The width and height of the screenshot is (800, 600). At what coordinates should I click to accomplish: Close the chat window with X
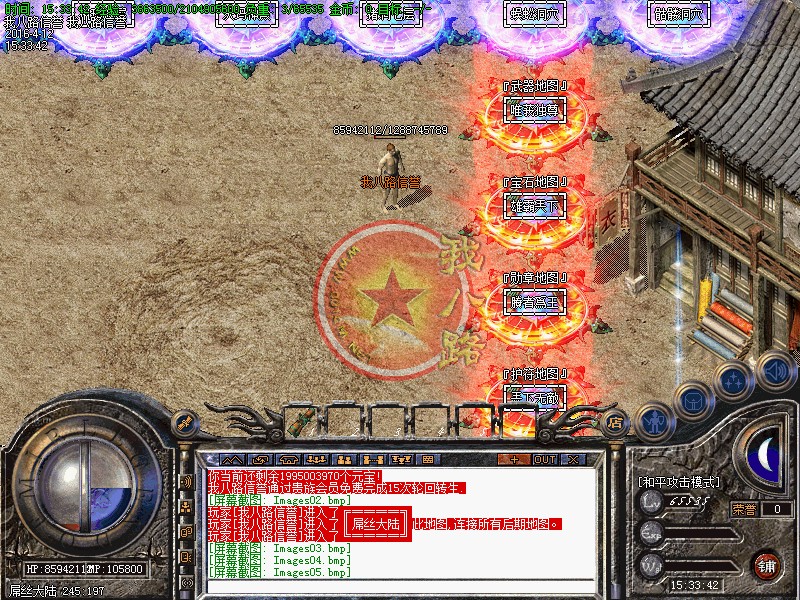573,459
